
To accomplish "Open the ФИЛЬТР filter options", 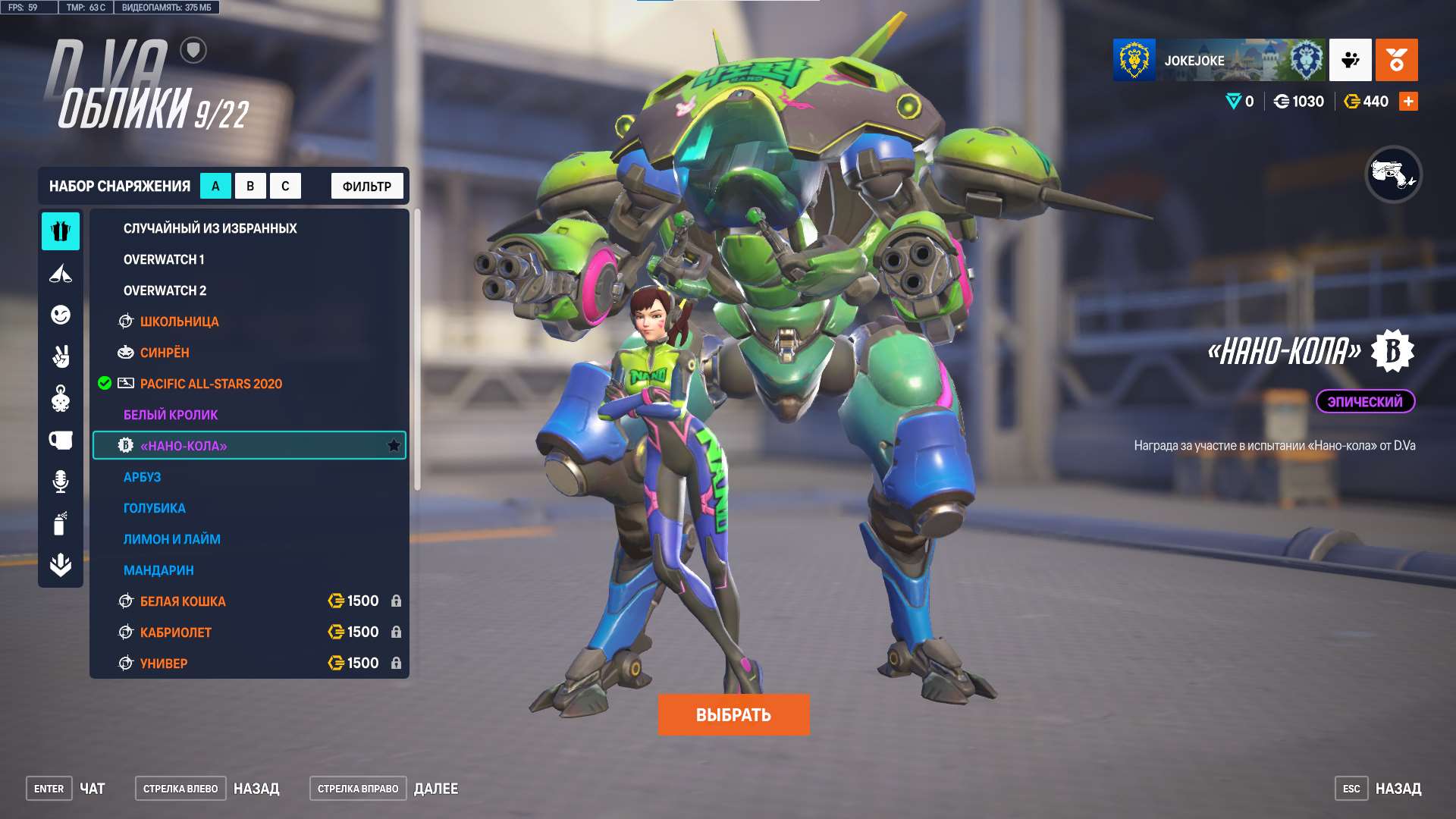I will pos(366,185).
